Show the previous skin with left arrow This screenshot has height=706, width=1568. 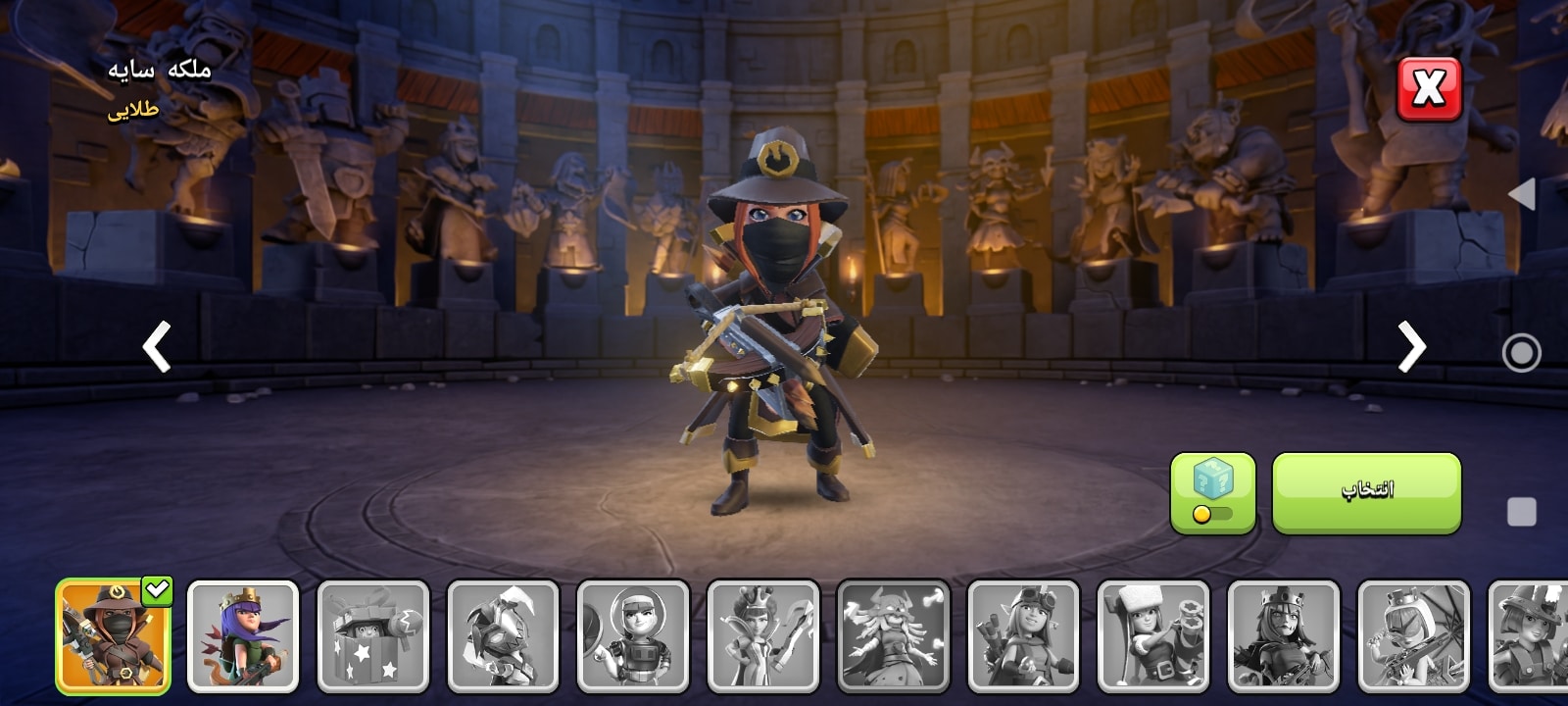157,346
